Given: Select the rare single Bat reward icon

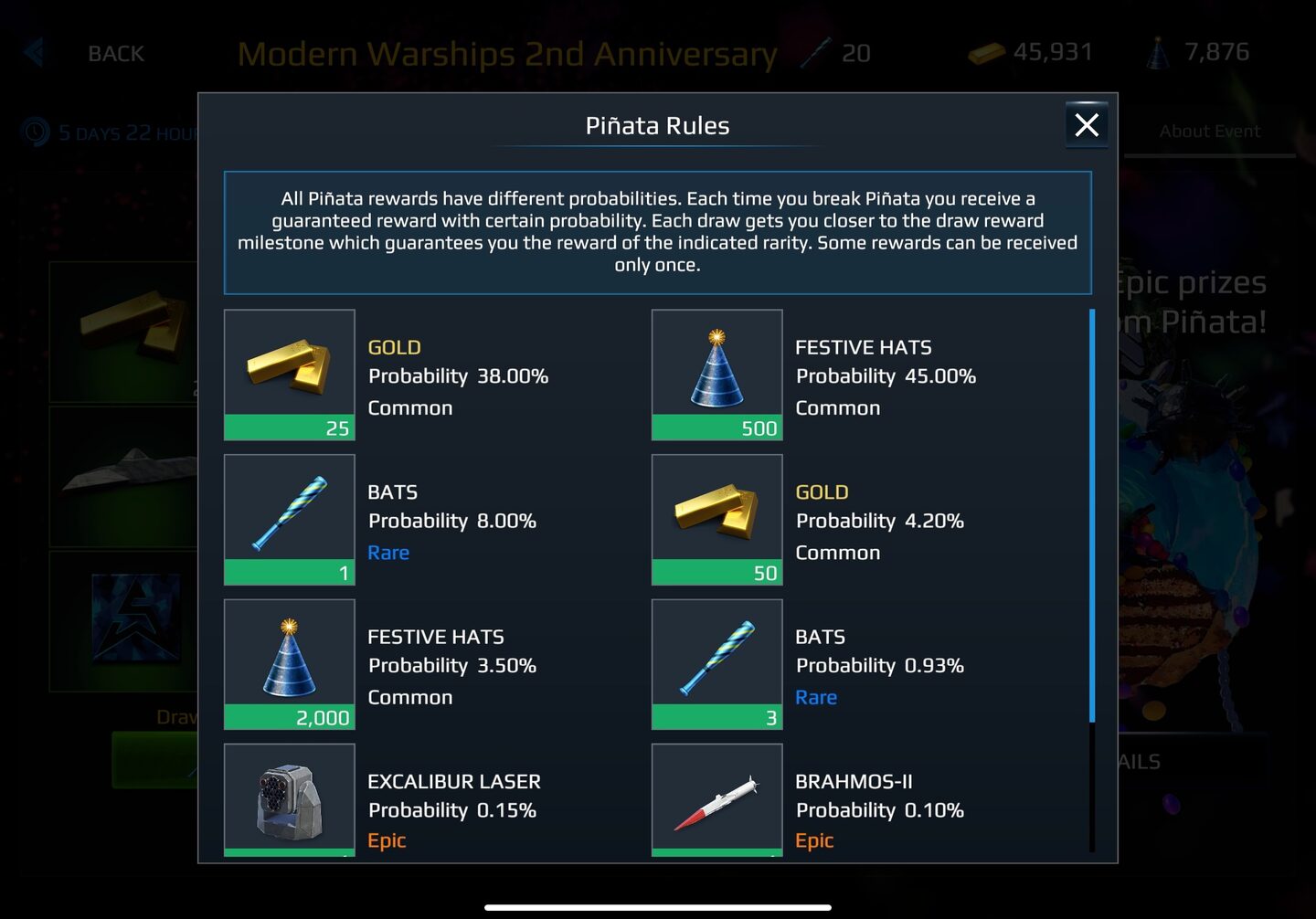Looking at the screenshot, I should pos(289,516).
